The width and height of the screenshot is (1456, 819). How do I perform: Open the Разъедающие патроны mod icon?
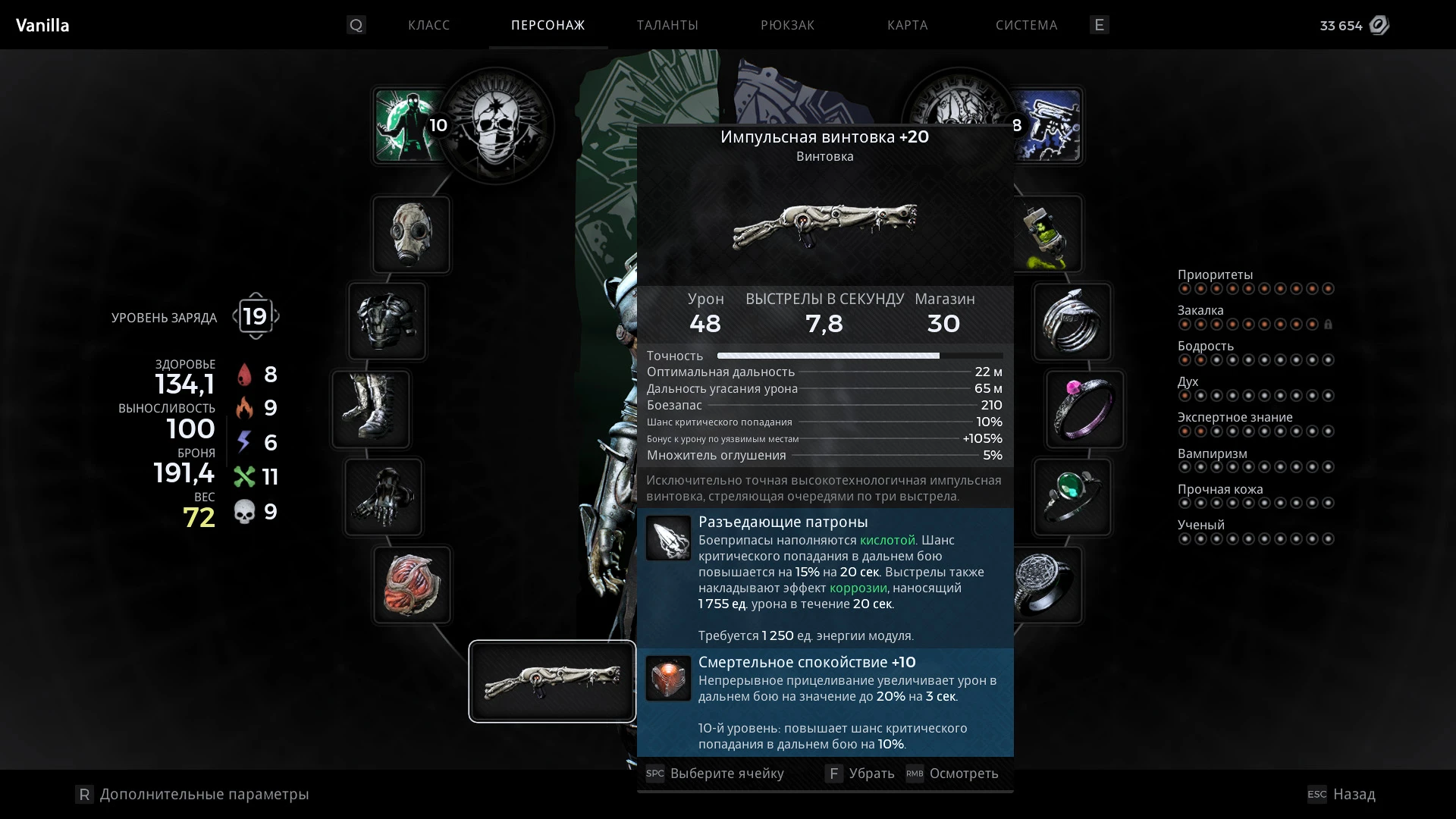668,538
